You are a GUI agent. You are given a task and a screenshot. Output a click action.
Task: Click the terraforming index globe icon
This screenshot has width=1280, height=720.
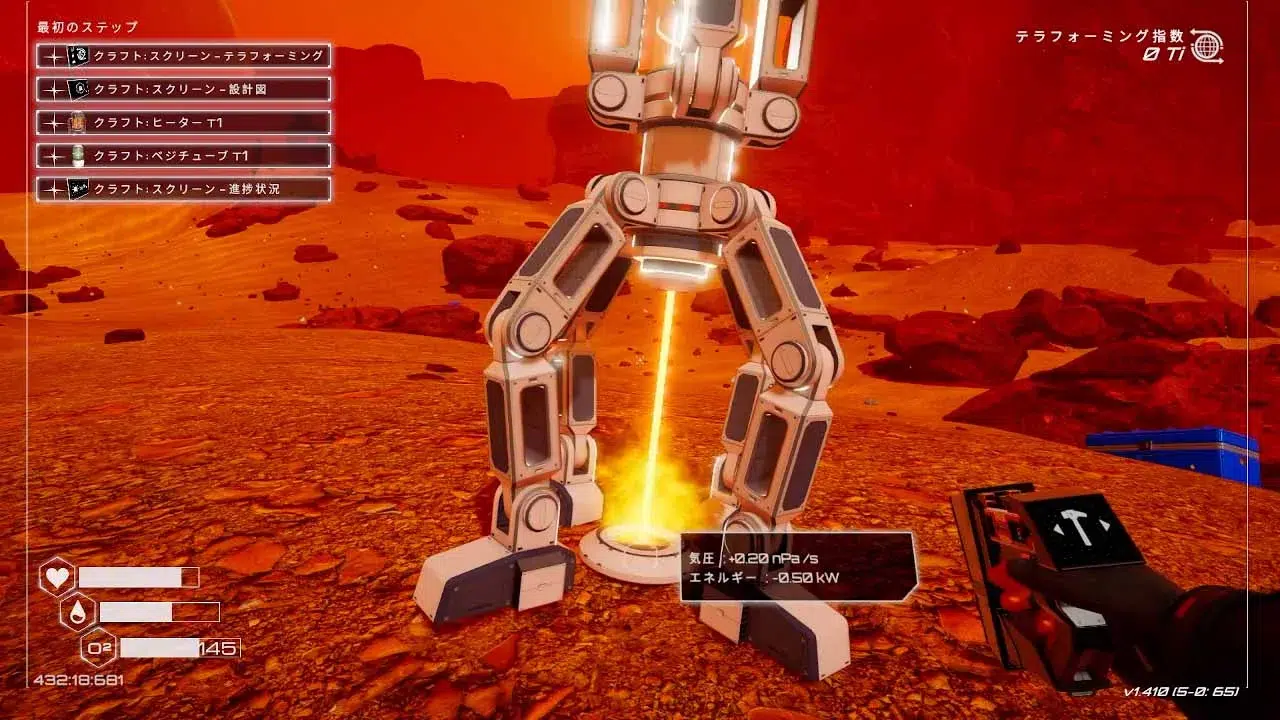coord(1207,46)
